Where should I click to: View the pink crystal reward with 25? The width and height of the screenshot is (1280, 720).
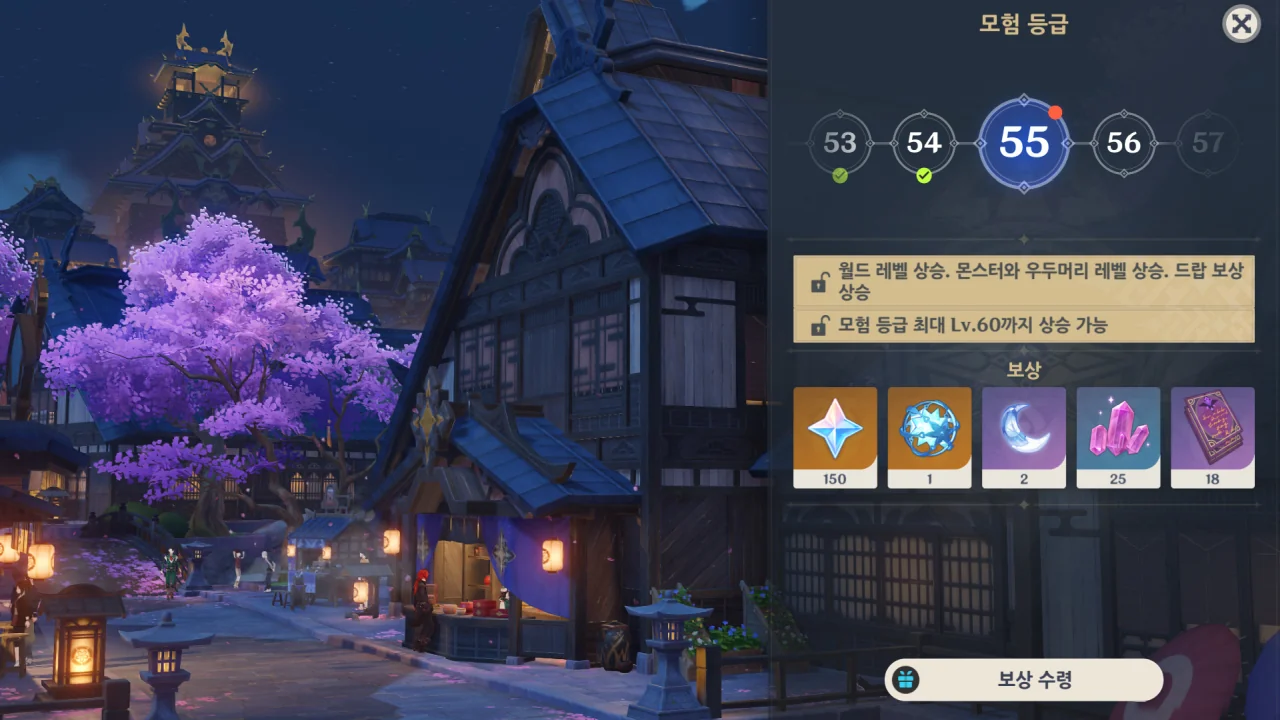(1118, 437)
